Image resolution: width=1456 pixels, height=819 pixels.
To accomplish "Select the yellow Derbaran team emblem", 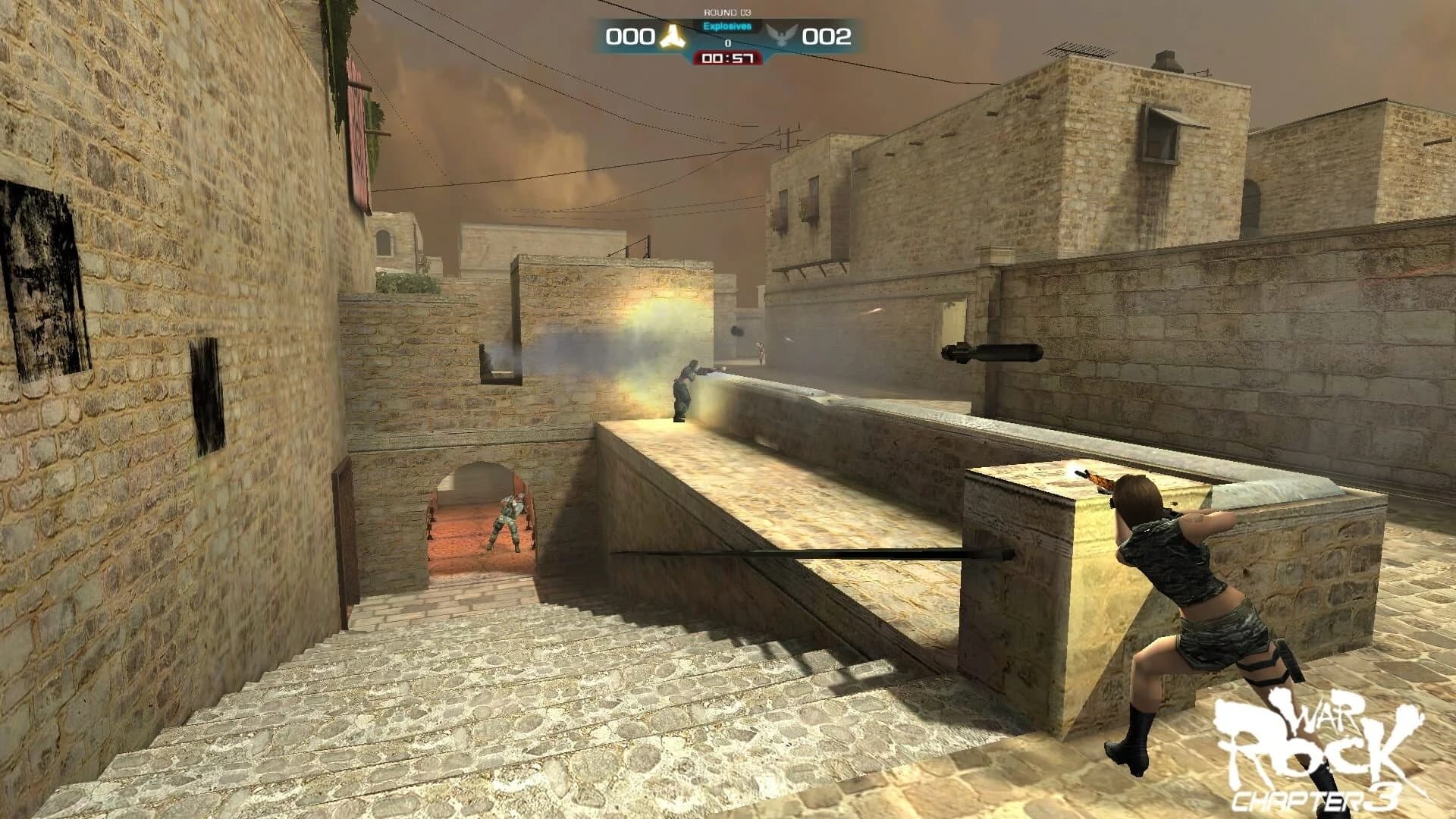I will [x=673, y=36].
